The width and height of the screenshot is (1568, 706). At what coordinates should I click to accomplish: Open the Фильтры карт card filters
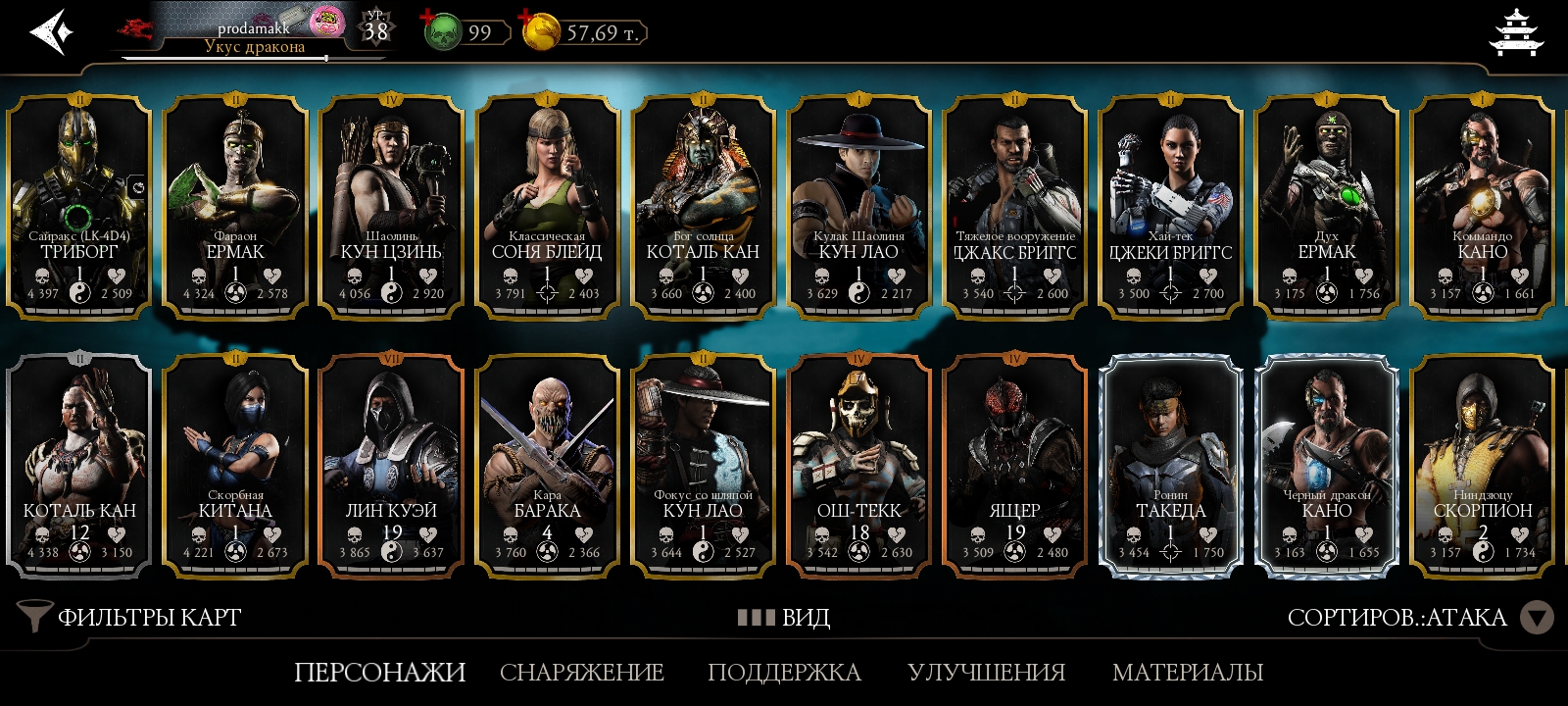(129, 617)
